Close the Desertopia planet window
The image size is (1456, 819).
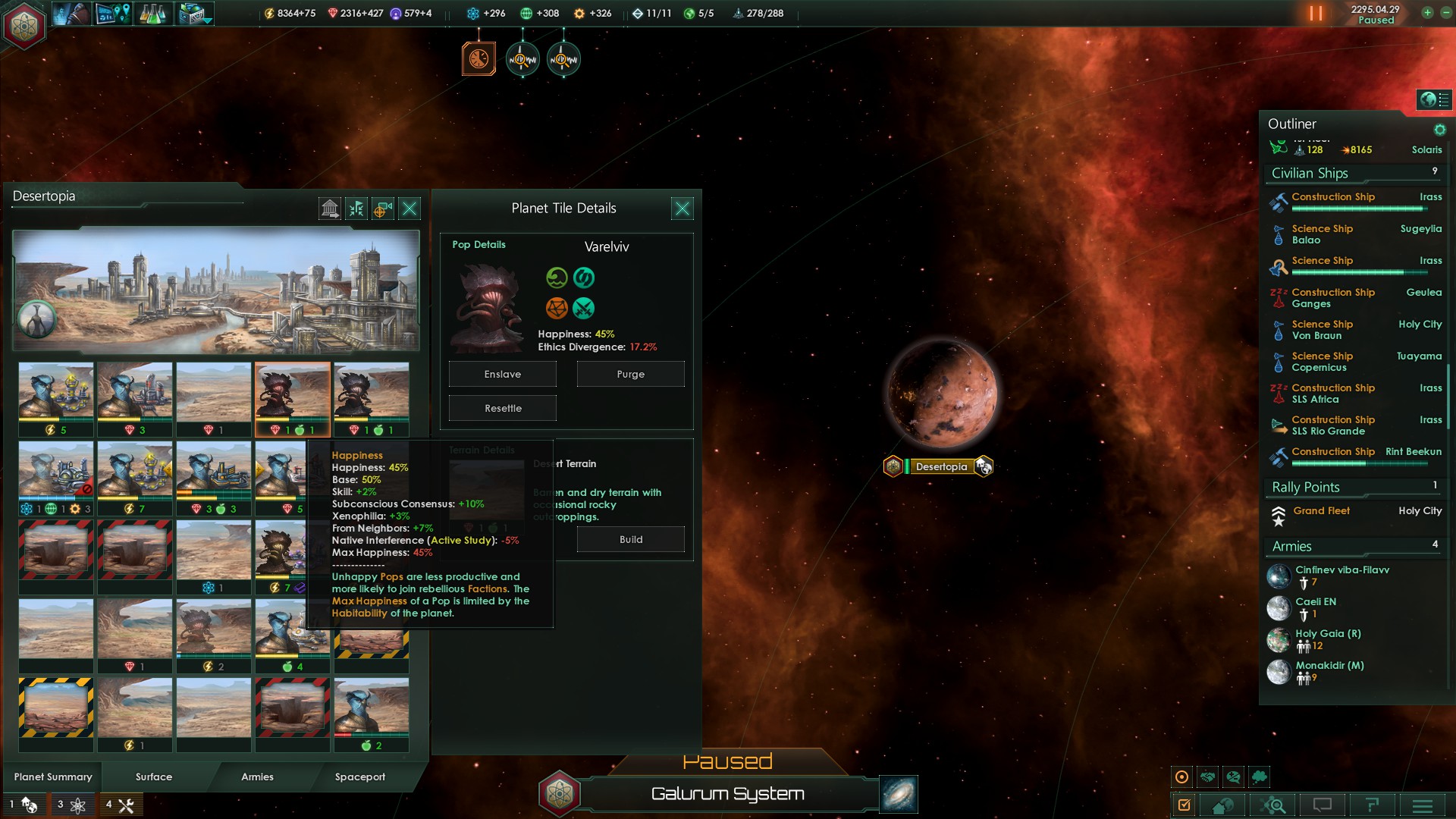coord(409,209)
